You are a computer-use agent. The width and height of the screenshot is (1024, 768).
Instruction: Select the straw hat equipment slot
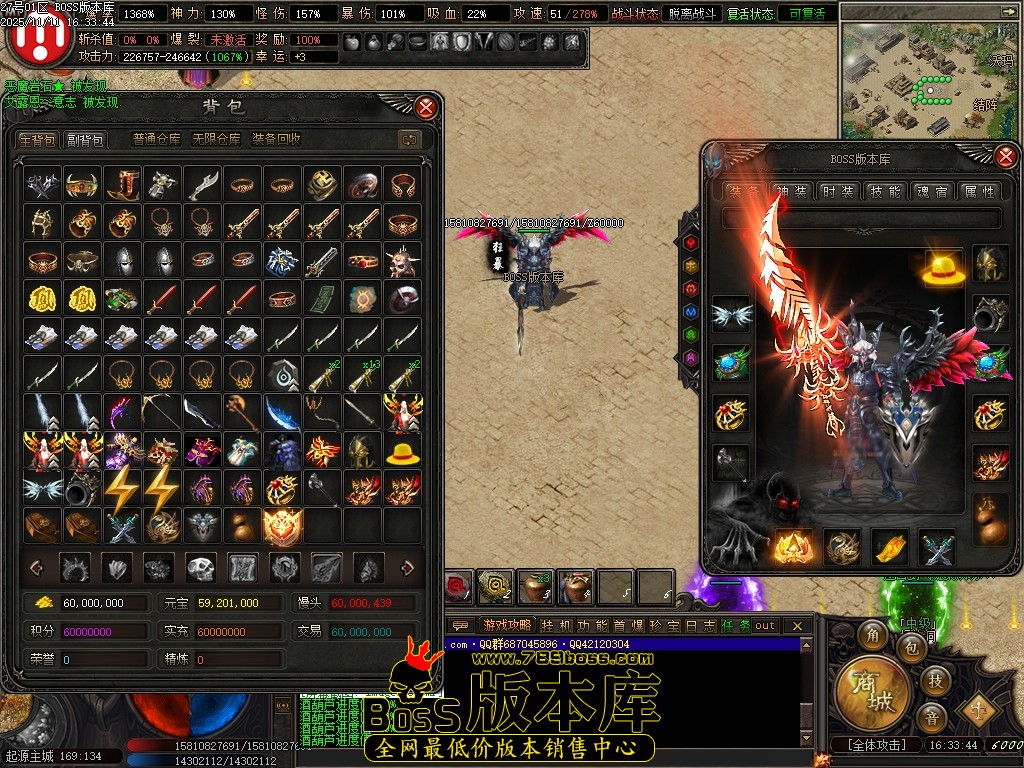(941, 269)
